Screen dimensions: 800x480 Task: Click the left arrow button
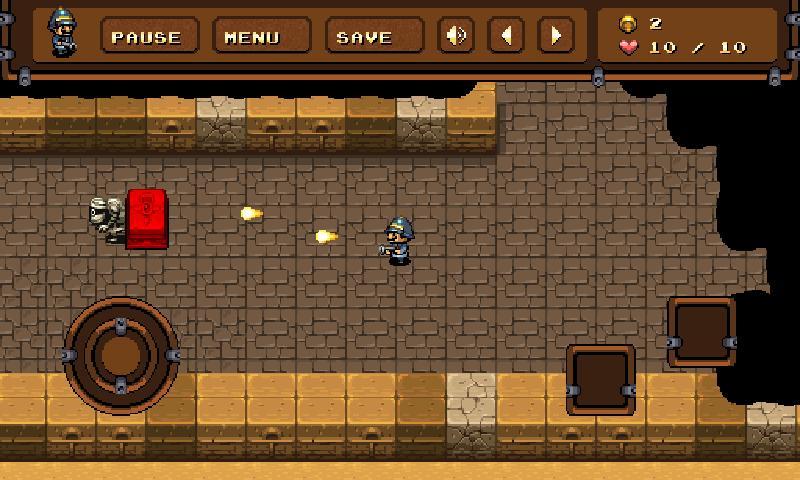[506, 36]
